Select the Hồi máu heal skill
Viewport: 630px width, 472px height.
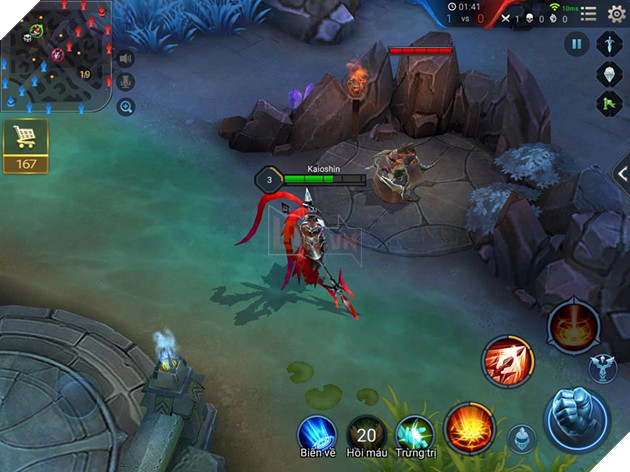pos(366,435)
